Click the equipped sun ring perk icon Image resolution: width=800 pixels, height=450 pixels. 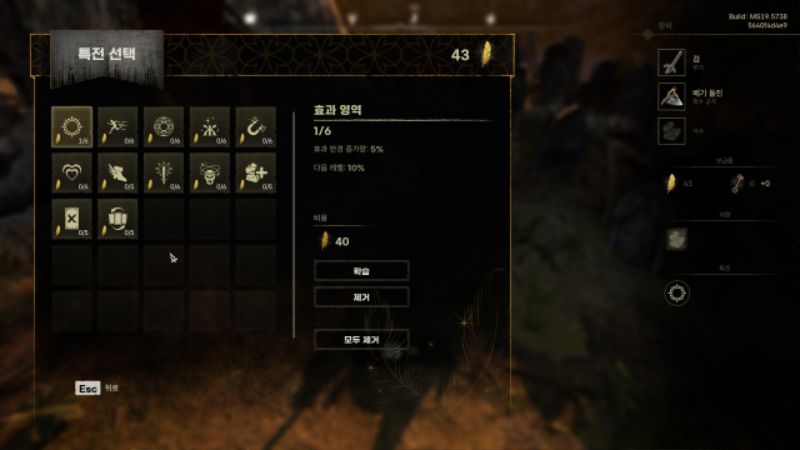[x=679, y=293]
